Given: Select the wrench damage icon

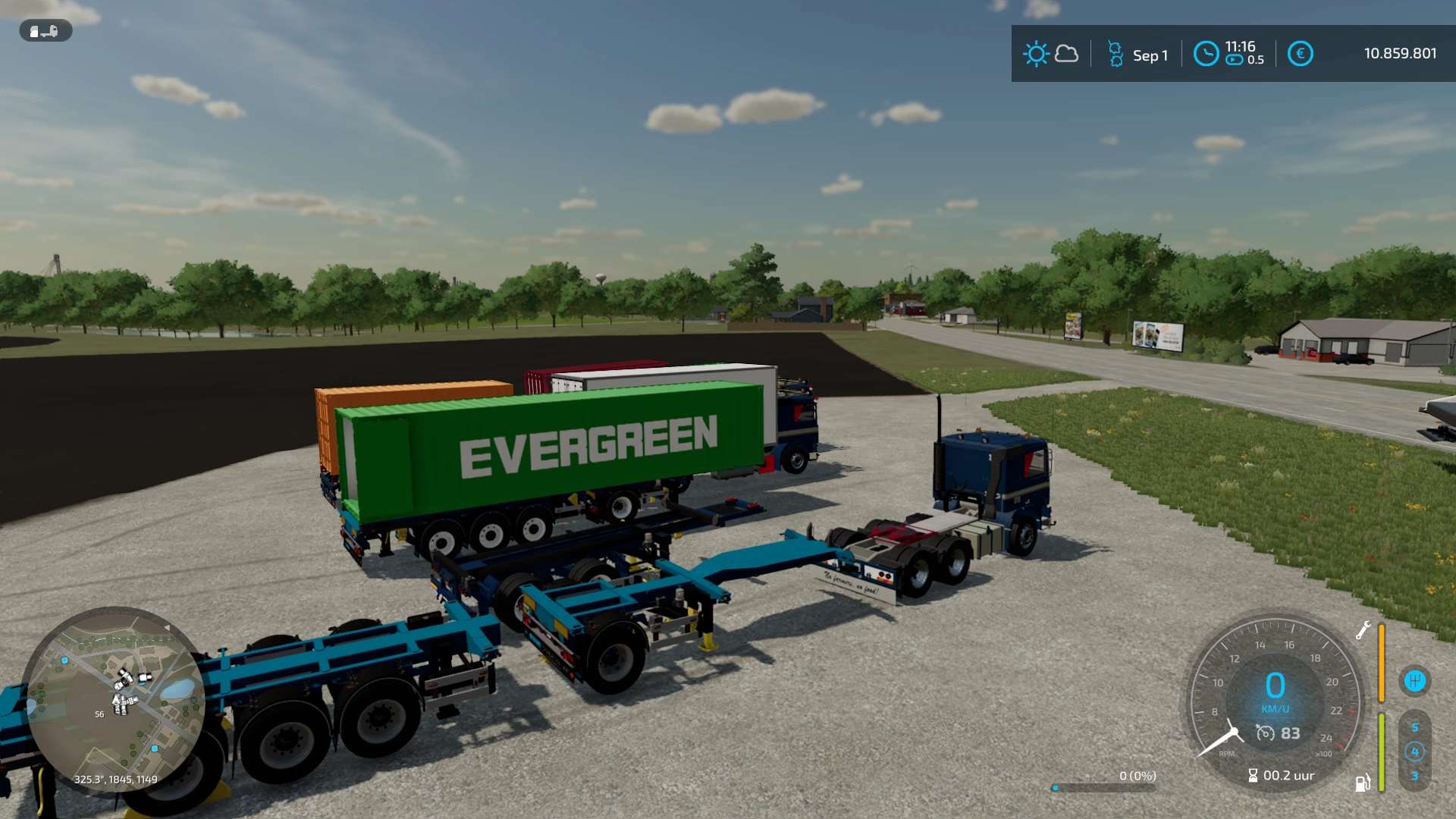Looking at the screenshot, I should (x=1363, y=630).
